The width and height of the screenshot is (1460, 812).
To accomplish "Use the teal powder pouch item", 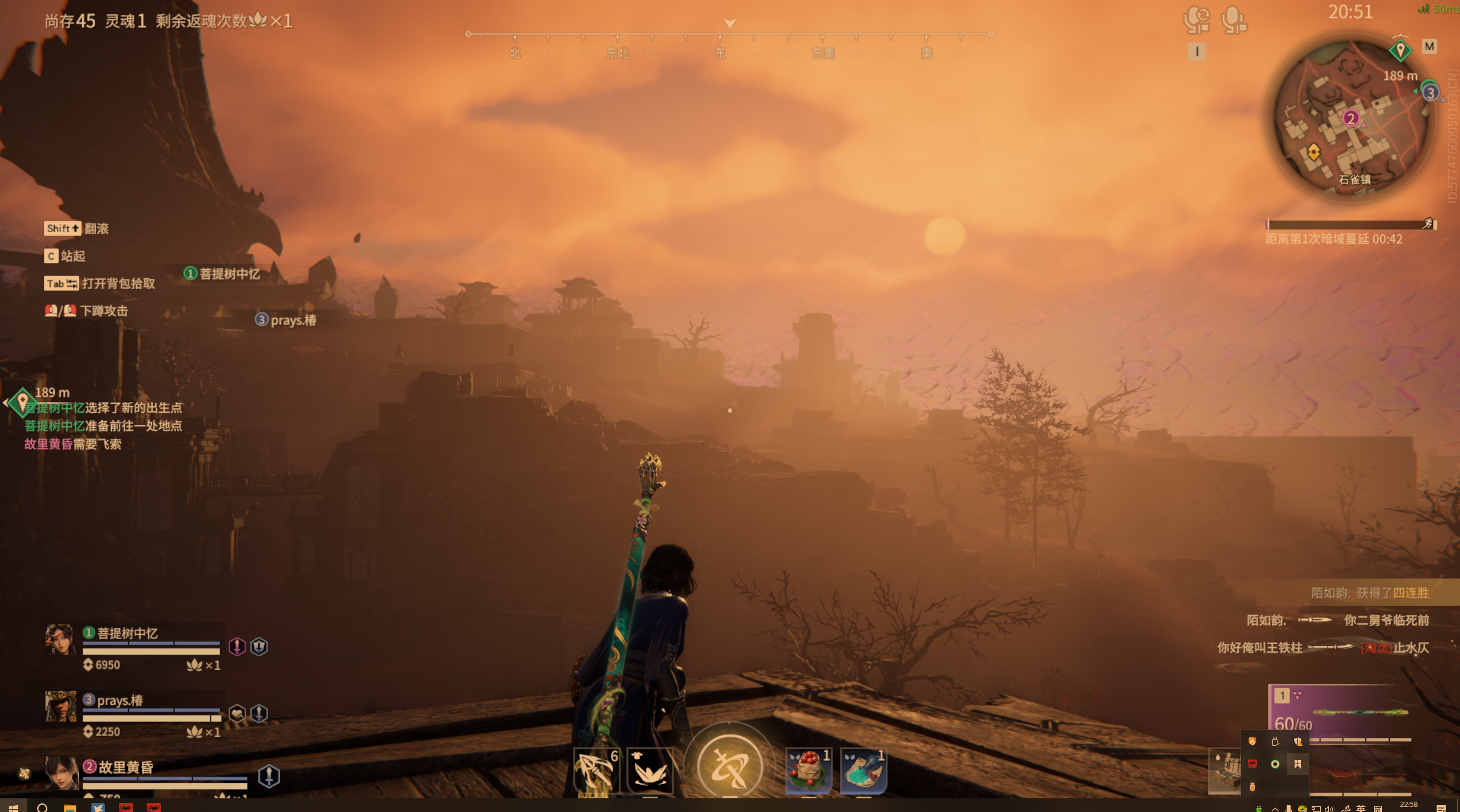I will [863, 770].
